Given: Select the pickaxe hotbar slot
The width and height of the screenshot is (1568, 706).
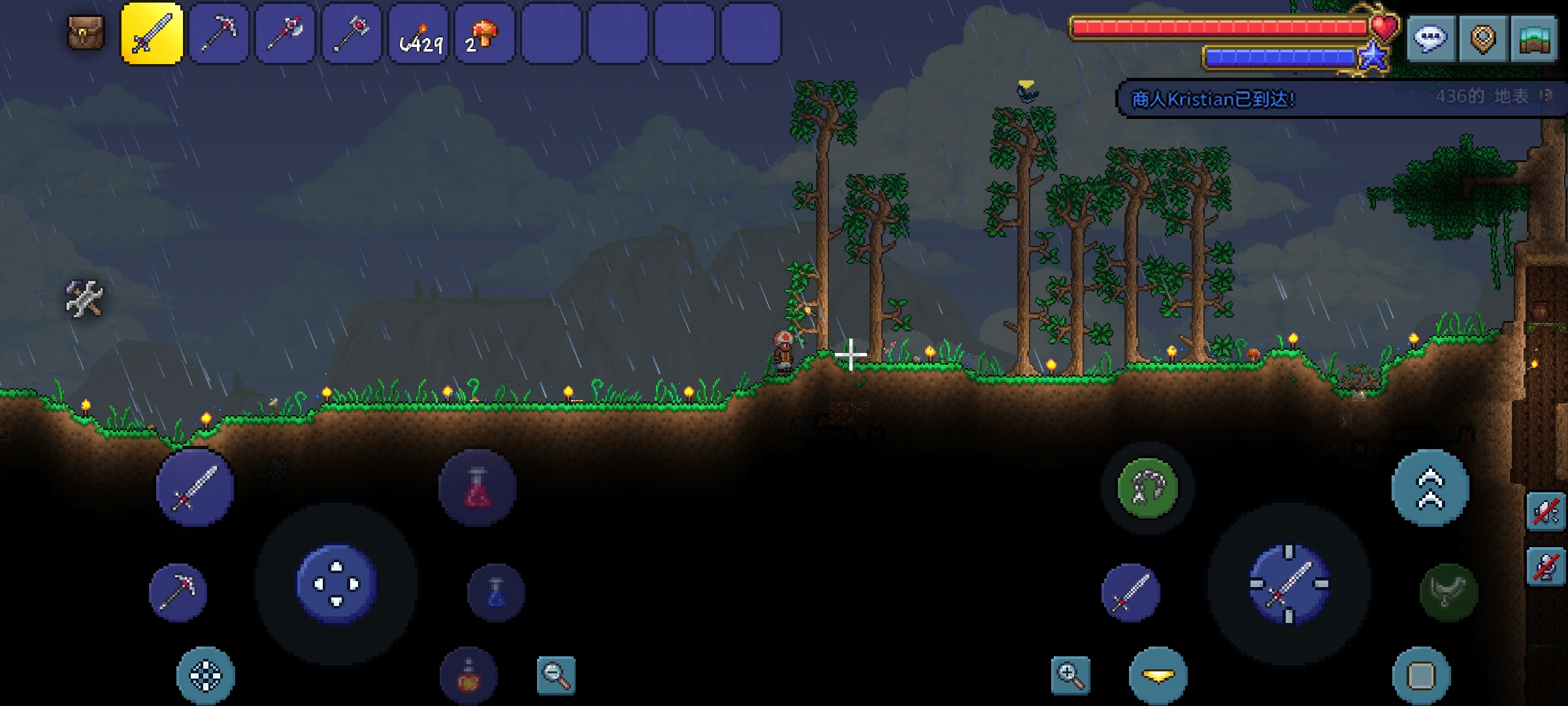Looking at the screenshot, I should (x=219, y=33).
